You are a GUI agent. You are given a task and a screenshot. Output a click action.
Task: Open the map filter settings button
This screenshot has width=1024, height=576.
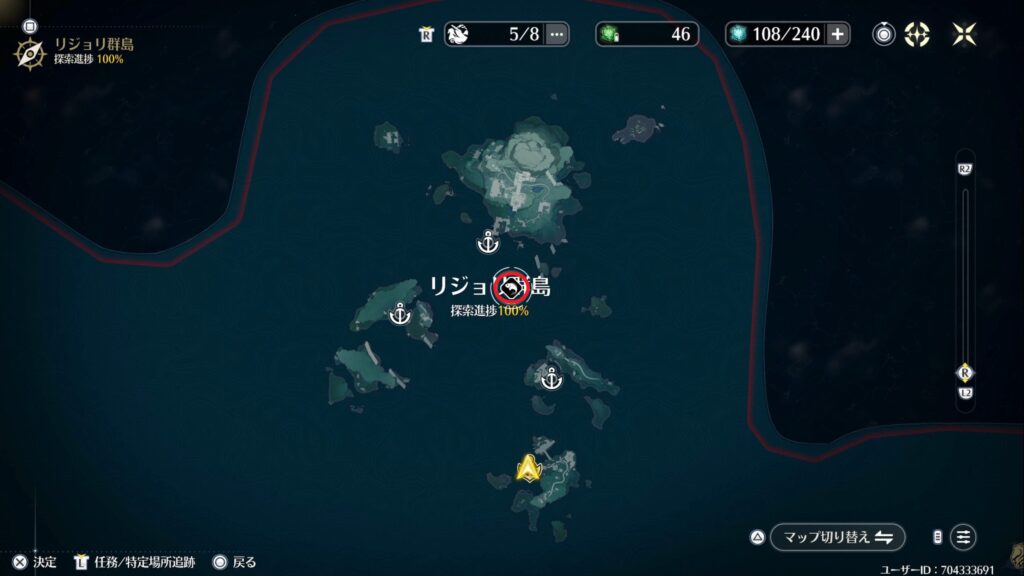tap(963, 537)
